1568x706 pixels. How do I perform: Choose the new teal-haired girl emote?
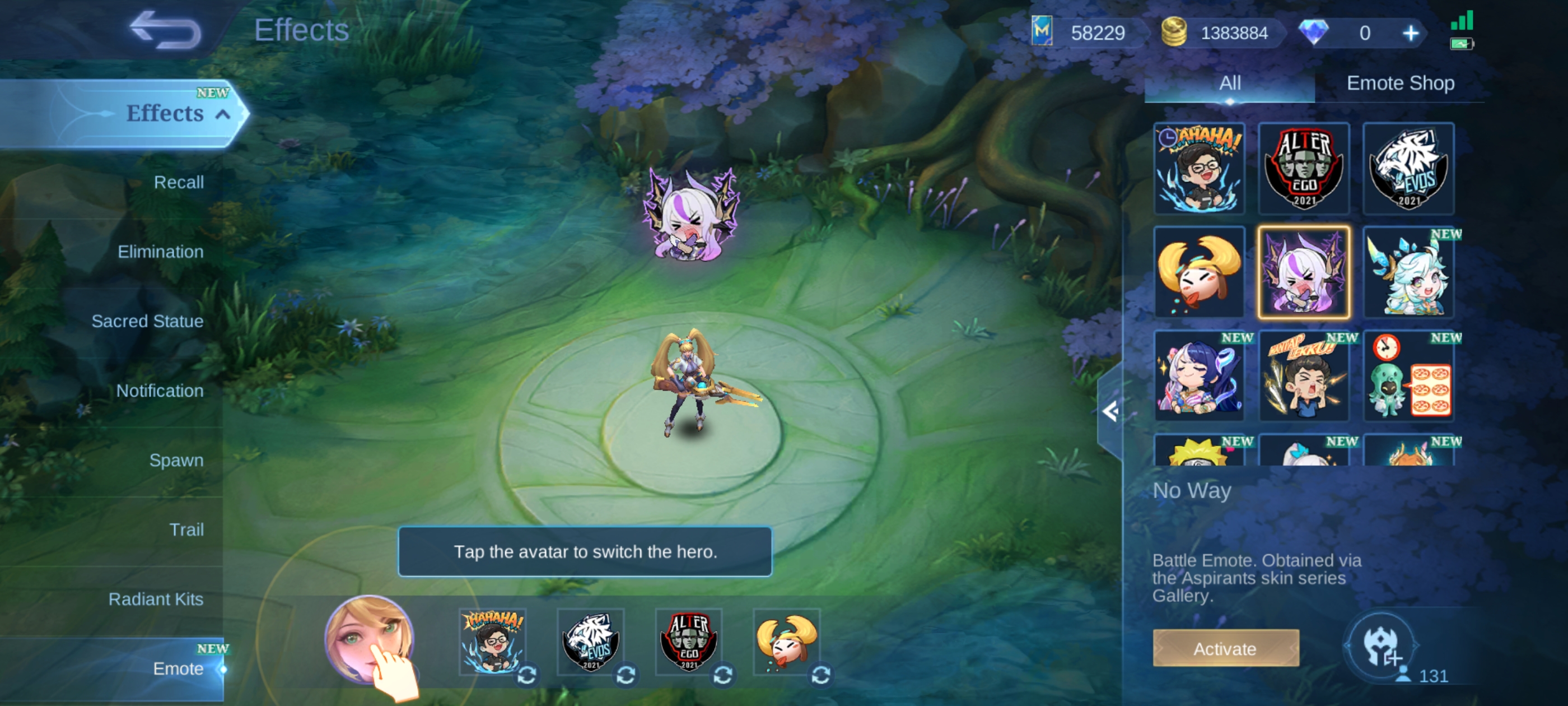1408,272
